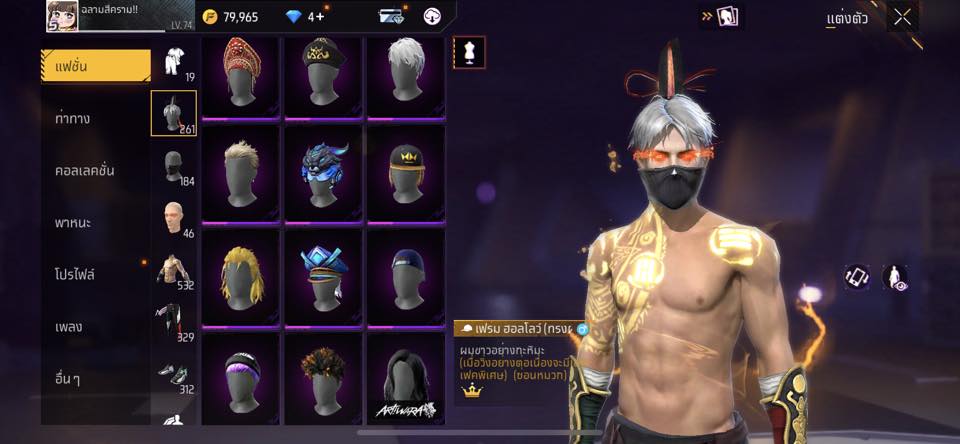Toggle the mannequin preview icon
Screen dimensions: 960x444
[x=469, y=52]
